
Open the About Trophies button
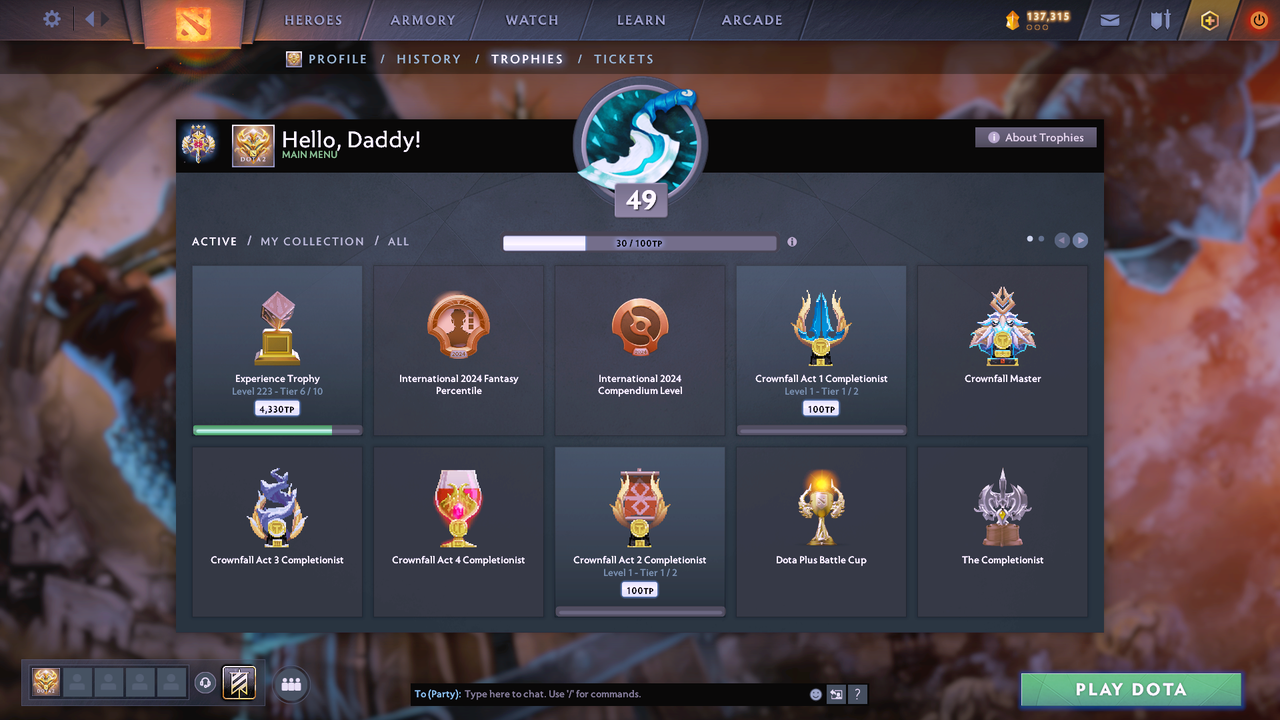(1035, 137)
